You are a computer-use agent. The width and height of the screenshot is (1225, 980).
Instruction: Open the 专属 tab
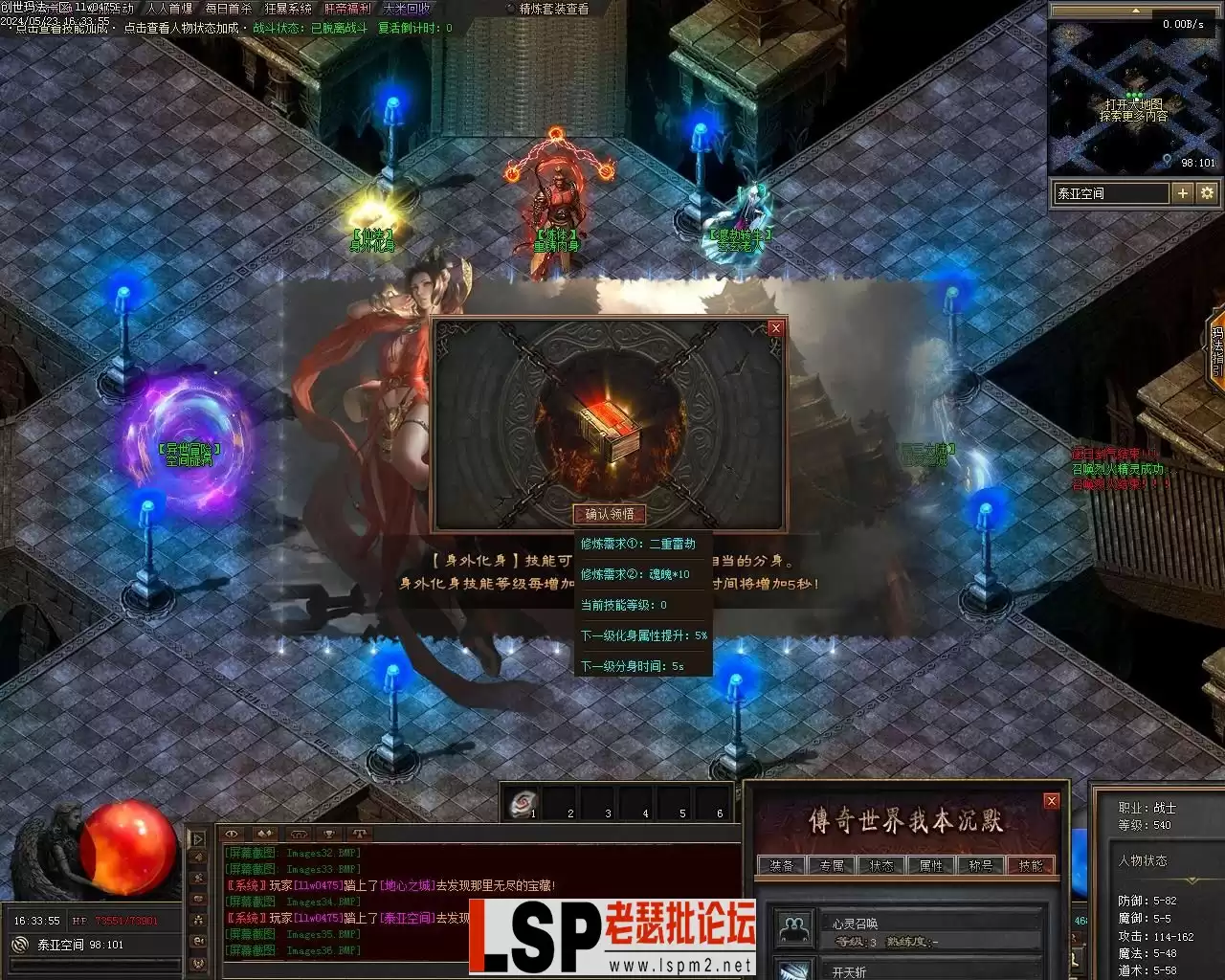(x=831, y=865)
